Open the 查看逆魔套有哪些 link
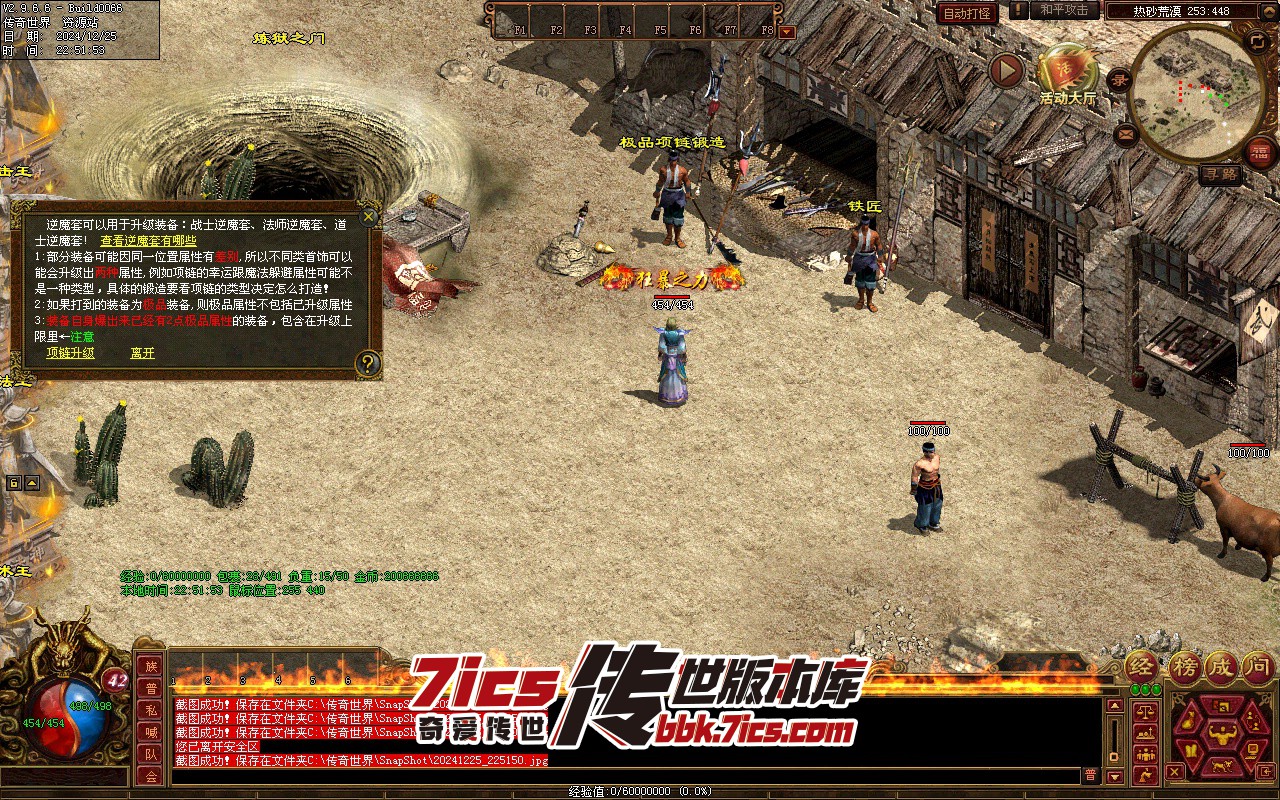Screen dimensions: 1280x800 (148, 240)
